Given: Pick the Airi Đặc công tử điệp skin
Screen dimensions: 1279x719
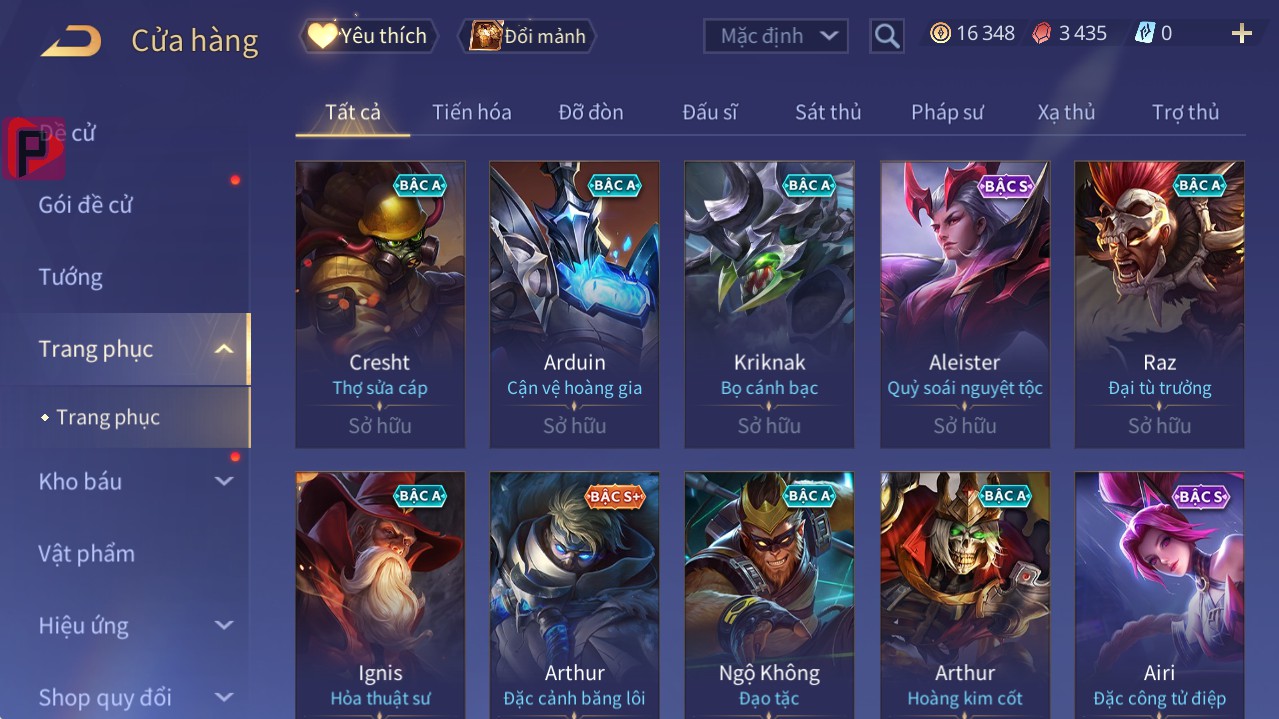Looking at the screenshot, I should pos(1159,595).
